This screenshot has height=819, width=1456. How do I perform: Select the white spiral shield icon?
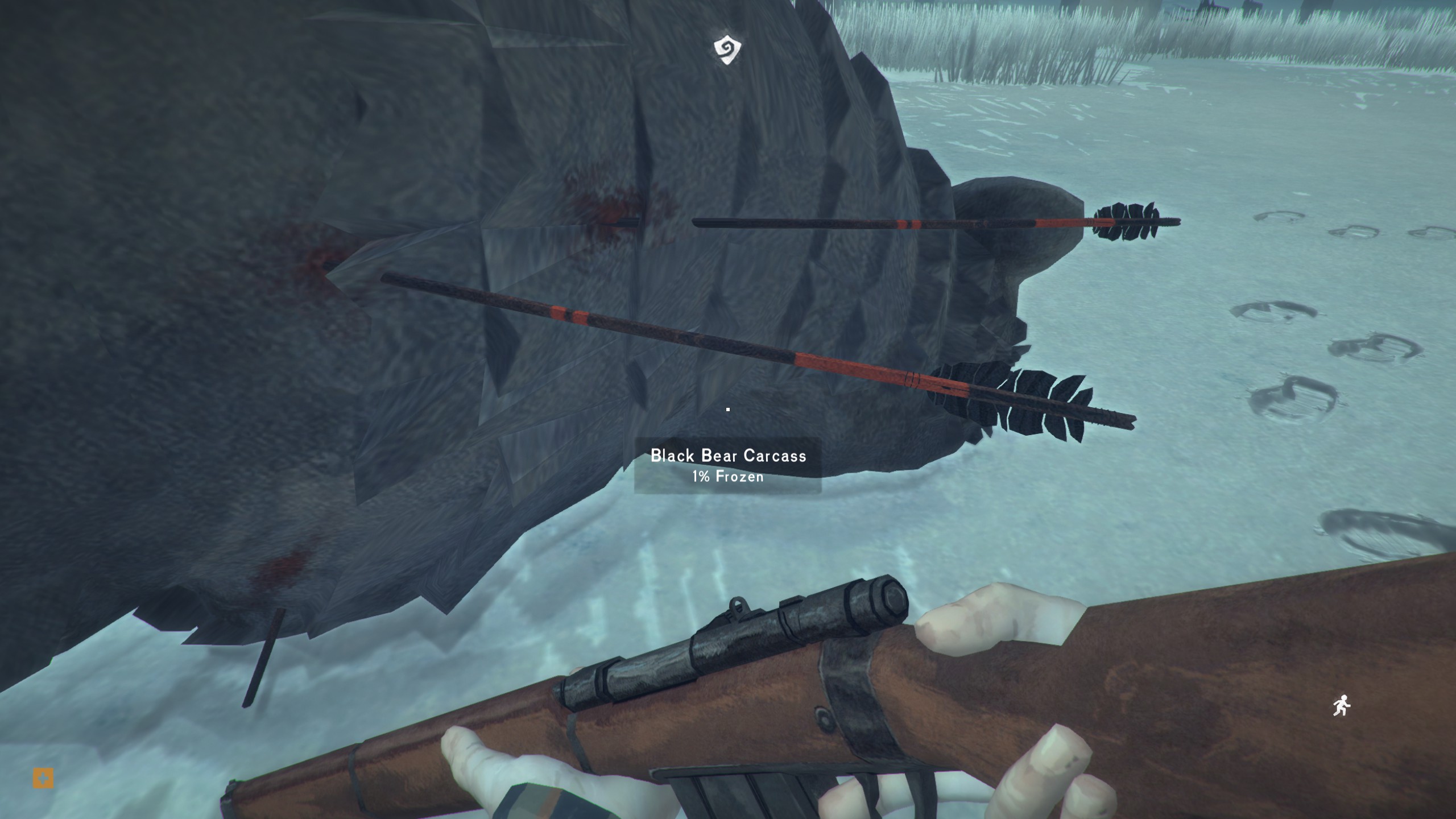(727, 50)
